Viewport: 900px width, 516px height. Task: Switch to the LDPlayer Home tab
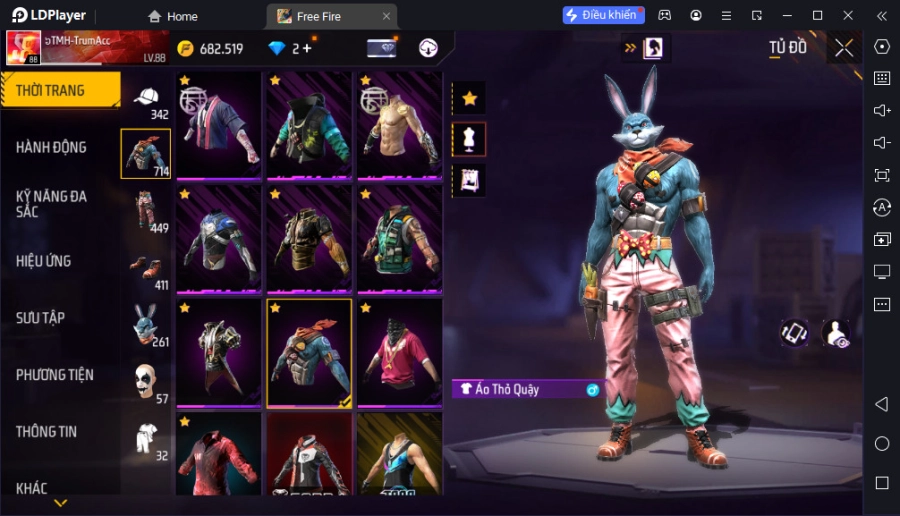click(173, 16)
